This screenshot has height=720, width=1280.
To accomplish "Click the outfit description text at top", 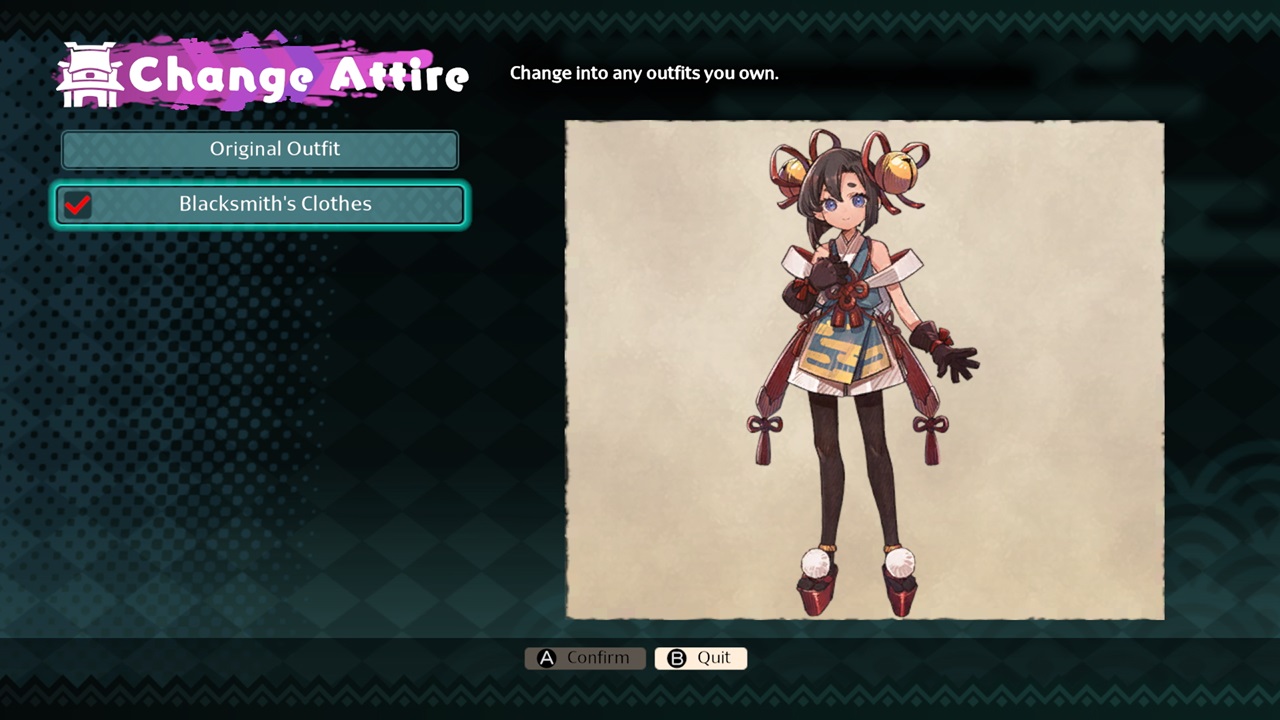I will click(644, 73).
